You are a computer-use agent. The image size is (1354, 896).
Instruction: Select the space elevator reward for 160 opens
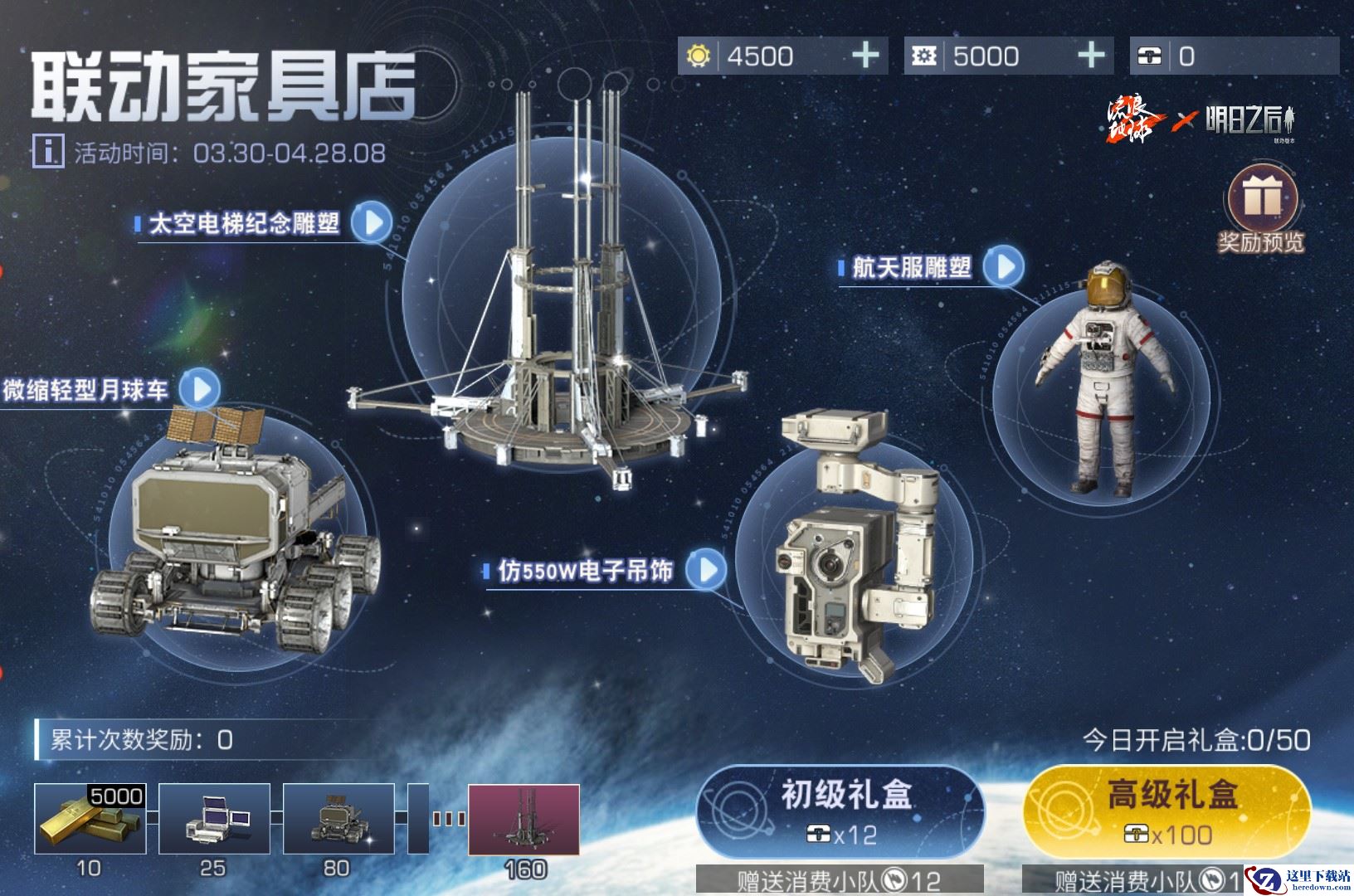tap(524, 820)
